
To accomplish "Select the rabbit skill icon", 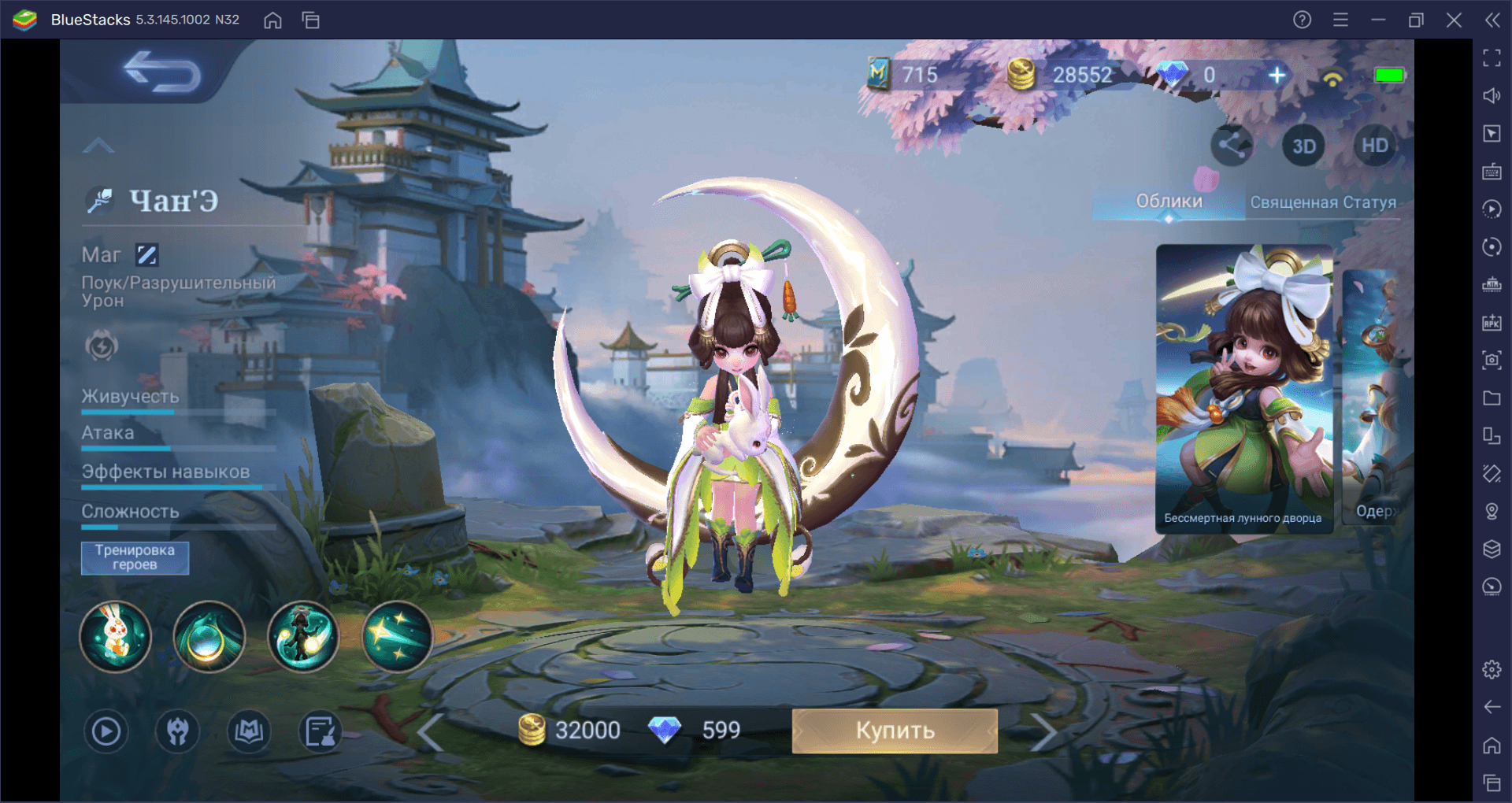I will coord(115,636).
